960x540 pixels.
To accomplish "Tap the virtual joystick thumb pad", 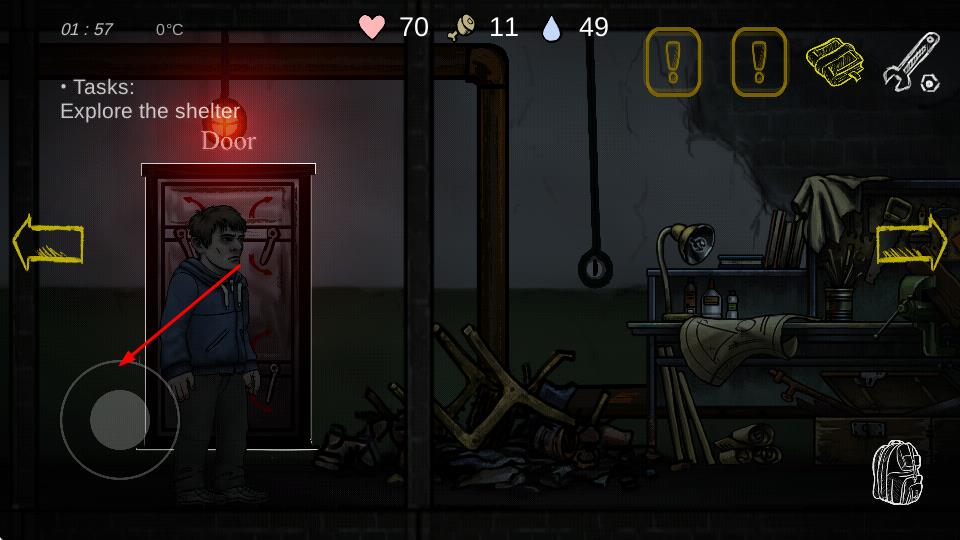I will pos(120,419).
